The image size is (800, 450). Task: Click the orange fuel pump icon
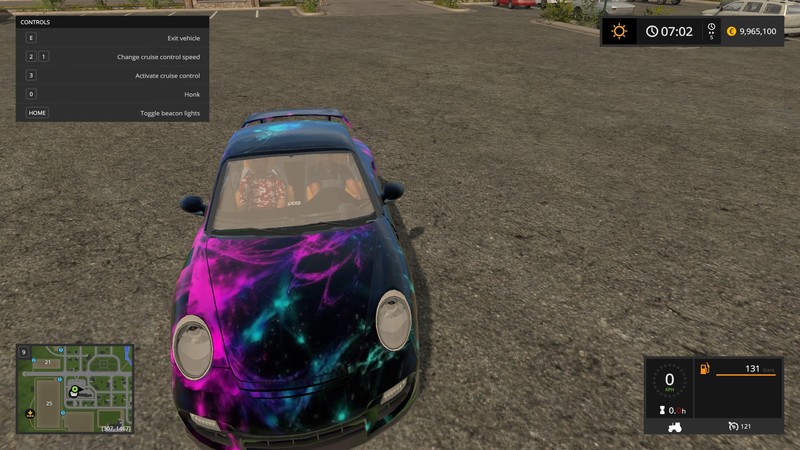coord(705,369)
